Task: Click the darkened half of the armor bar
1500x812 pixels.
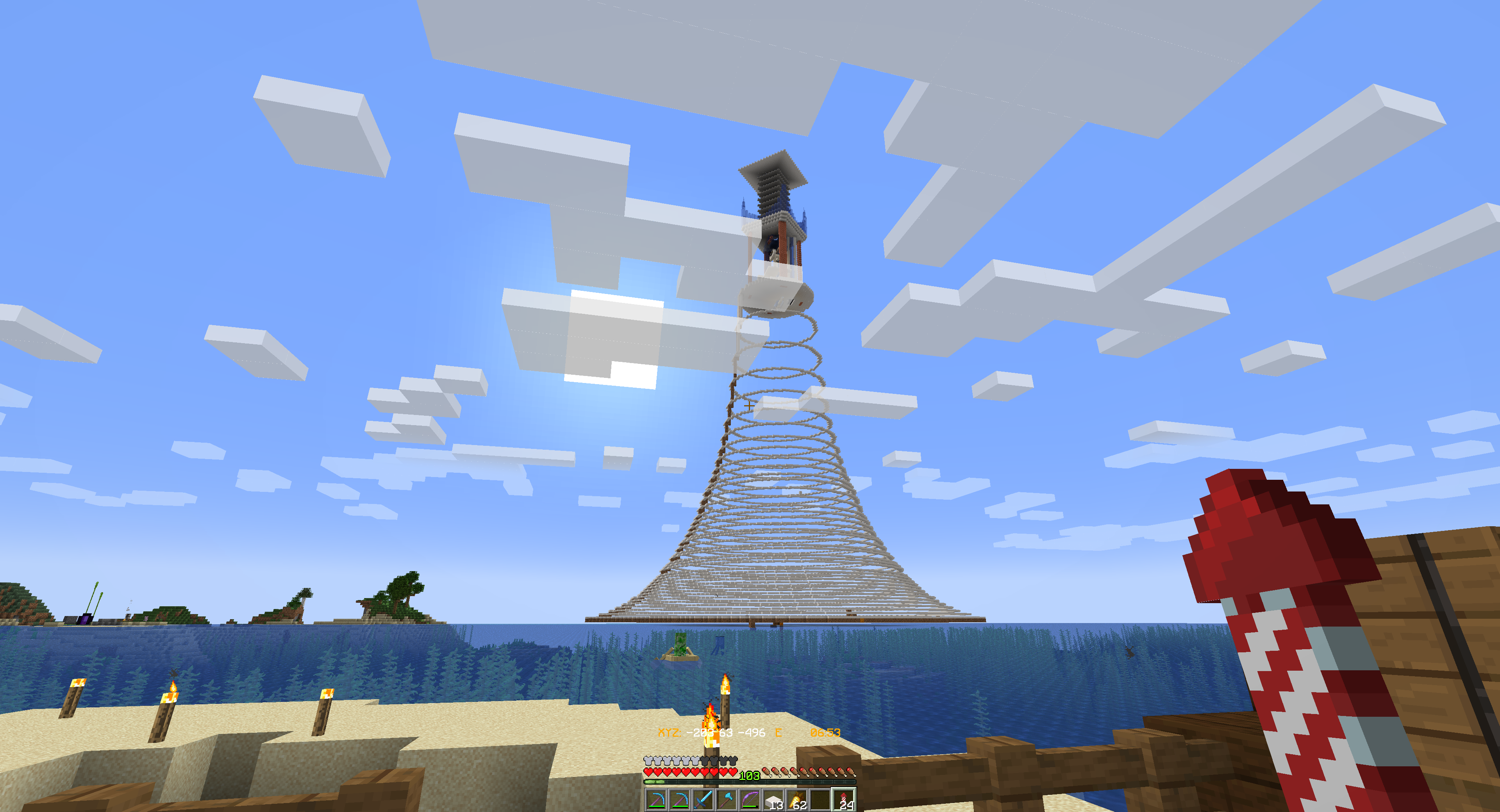Action: tap(719, 760)
